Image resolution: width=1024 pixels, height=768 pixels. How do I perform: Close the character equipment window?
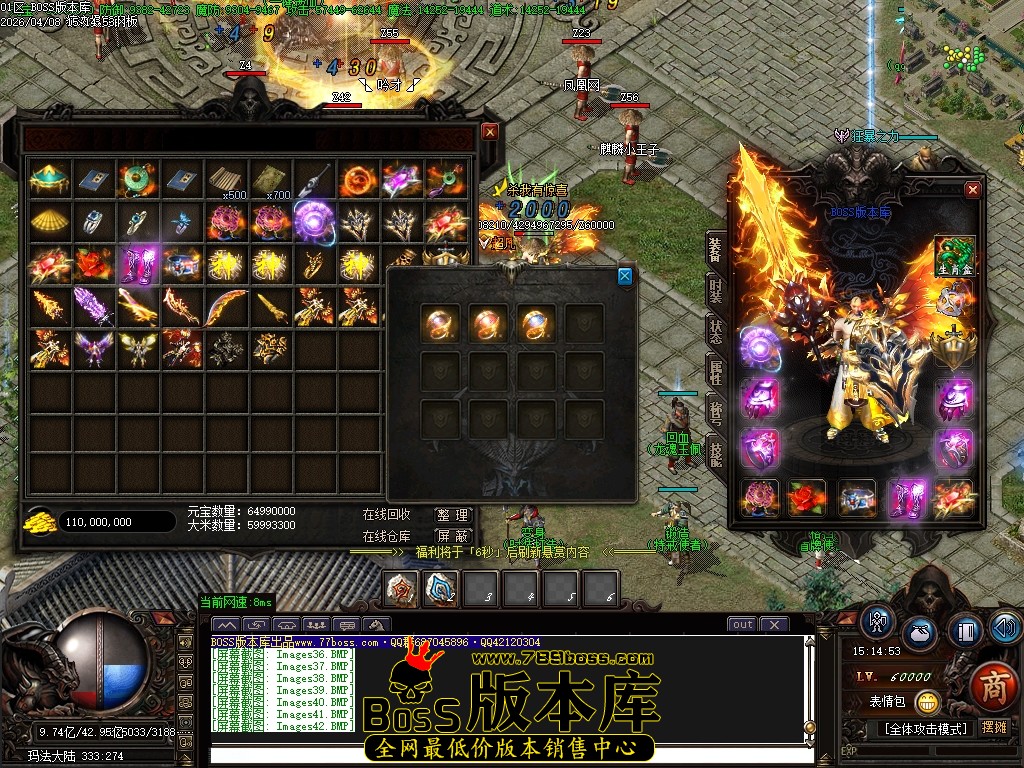coord(972,190)
